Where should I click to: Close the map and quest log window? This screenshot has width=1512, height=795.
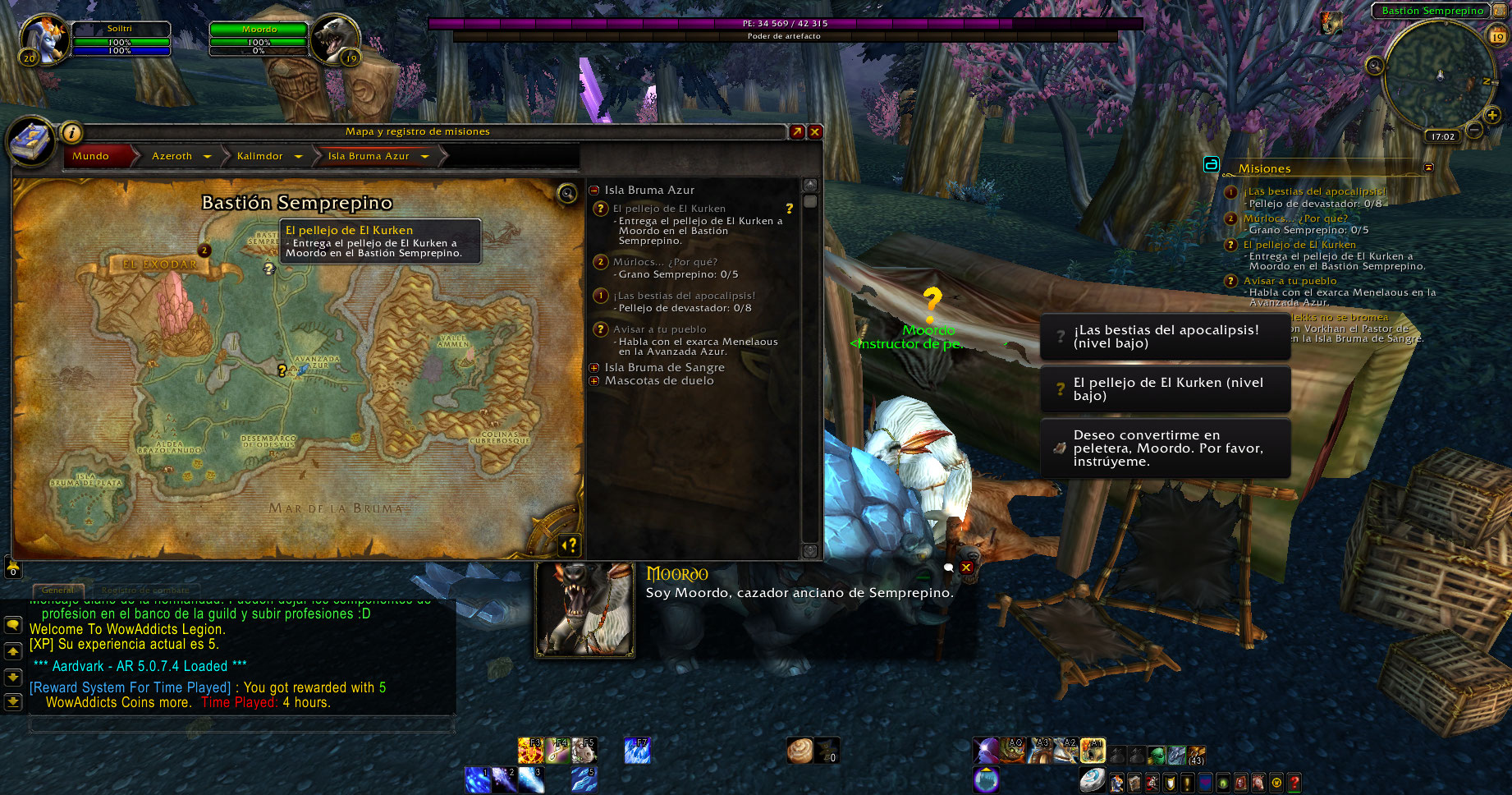point(815,131)
